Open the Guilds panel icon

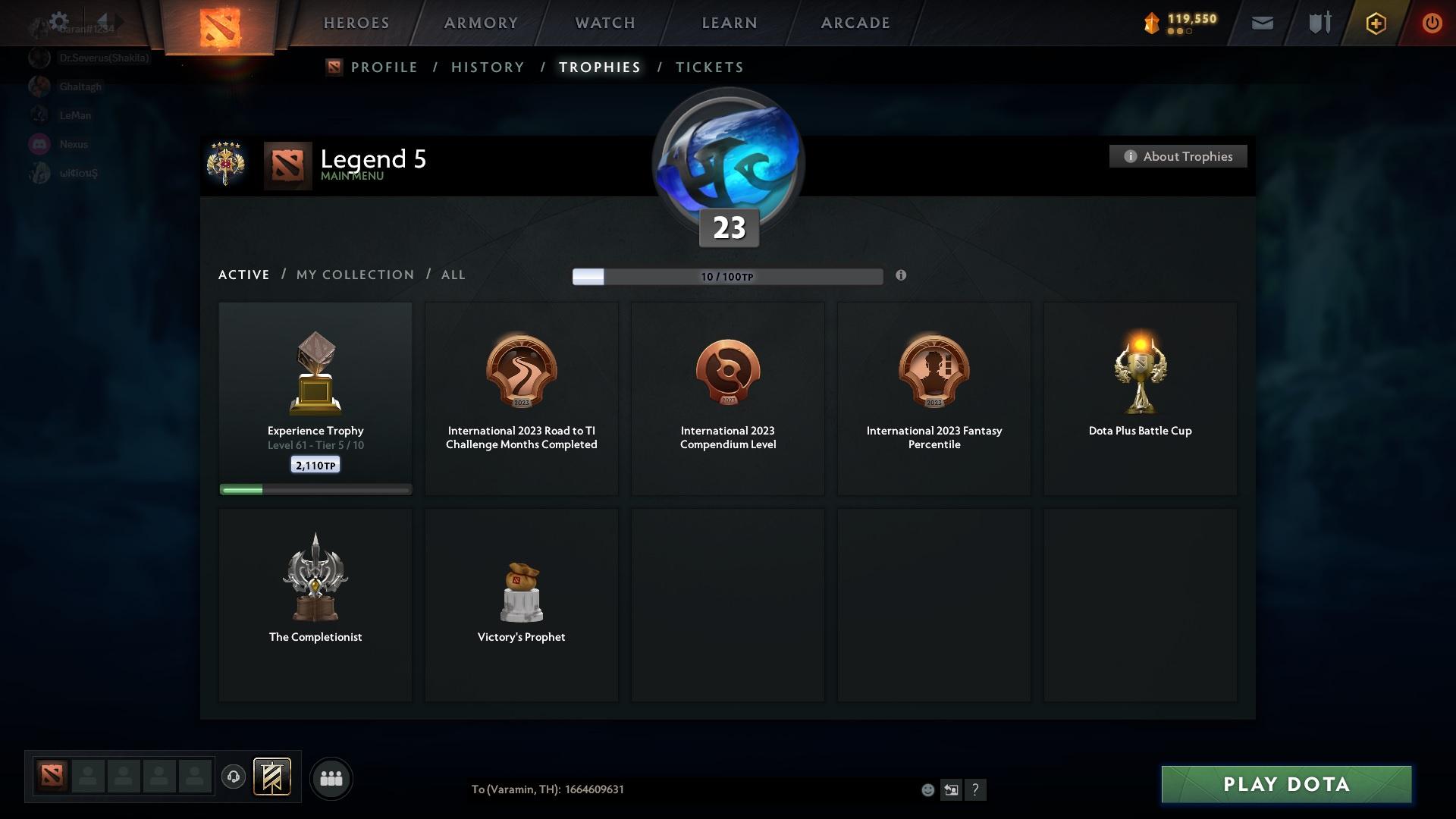click(x=1318, y=23)
